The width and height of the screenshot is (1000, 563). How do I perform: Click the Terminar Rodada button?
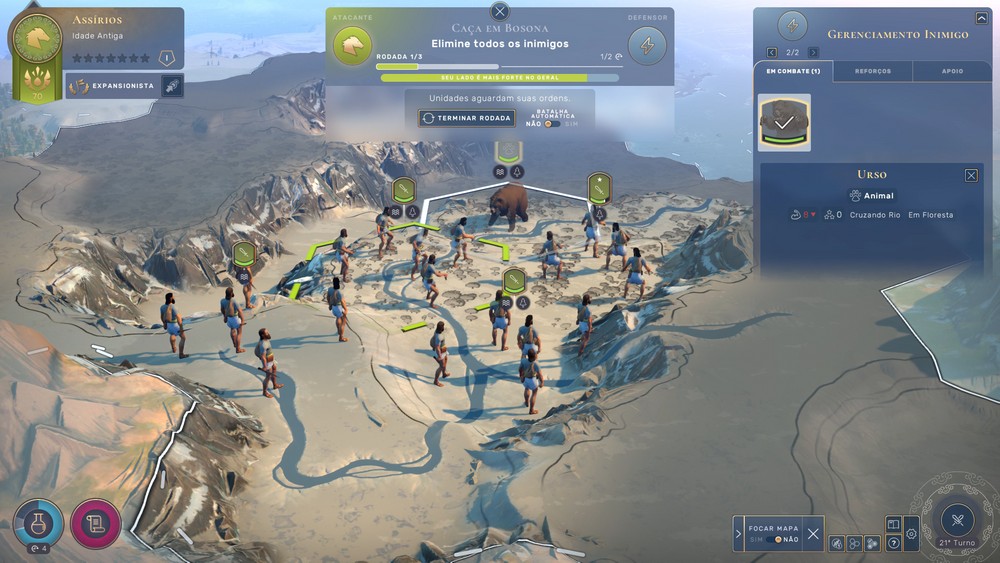click(x=467, y=118)
